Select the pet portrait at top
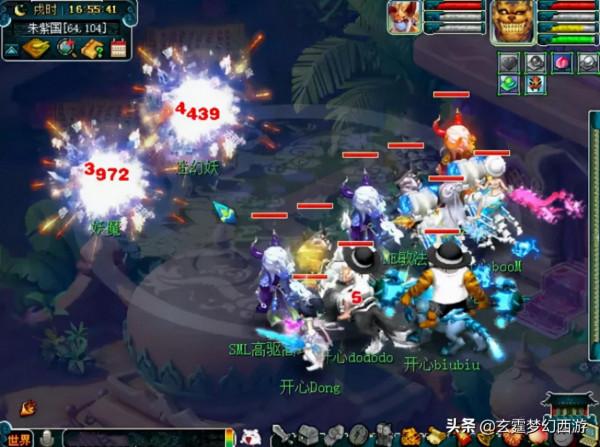This screenshot has height=447, width=600. [403, 18]
